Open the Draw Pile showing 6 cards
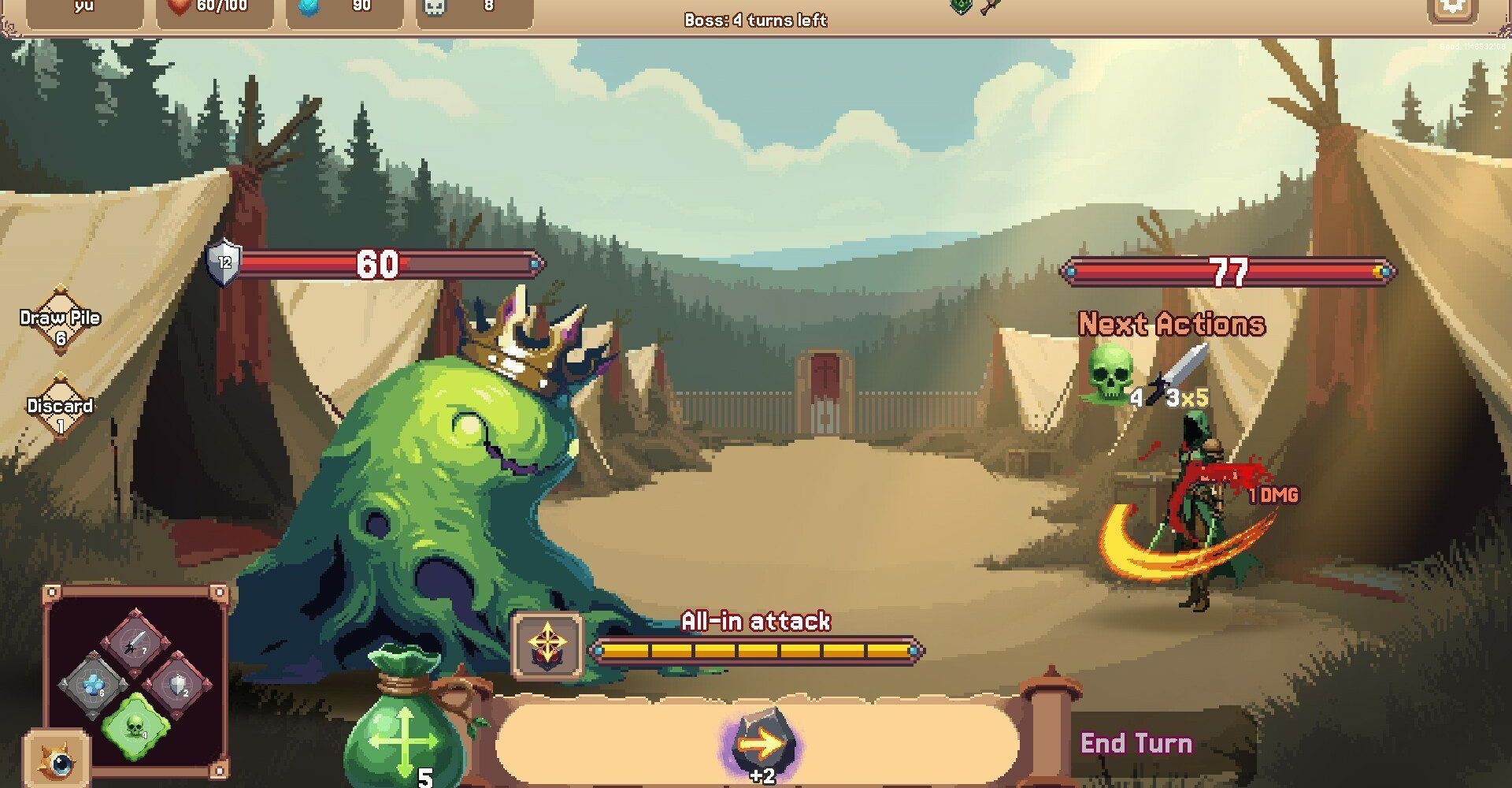Screen dimensions: 1512x788 [x=60, y=325]
